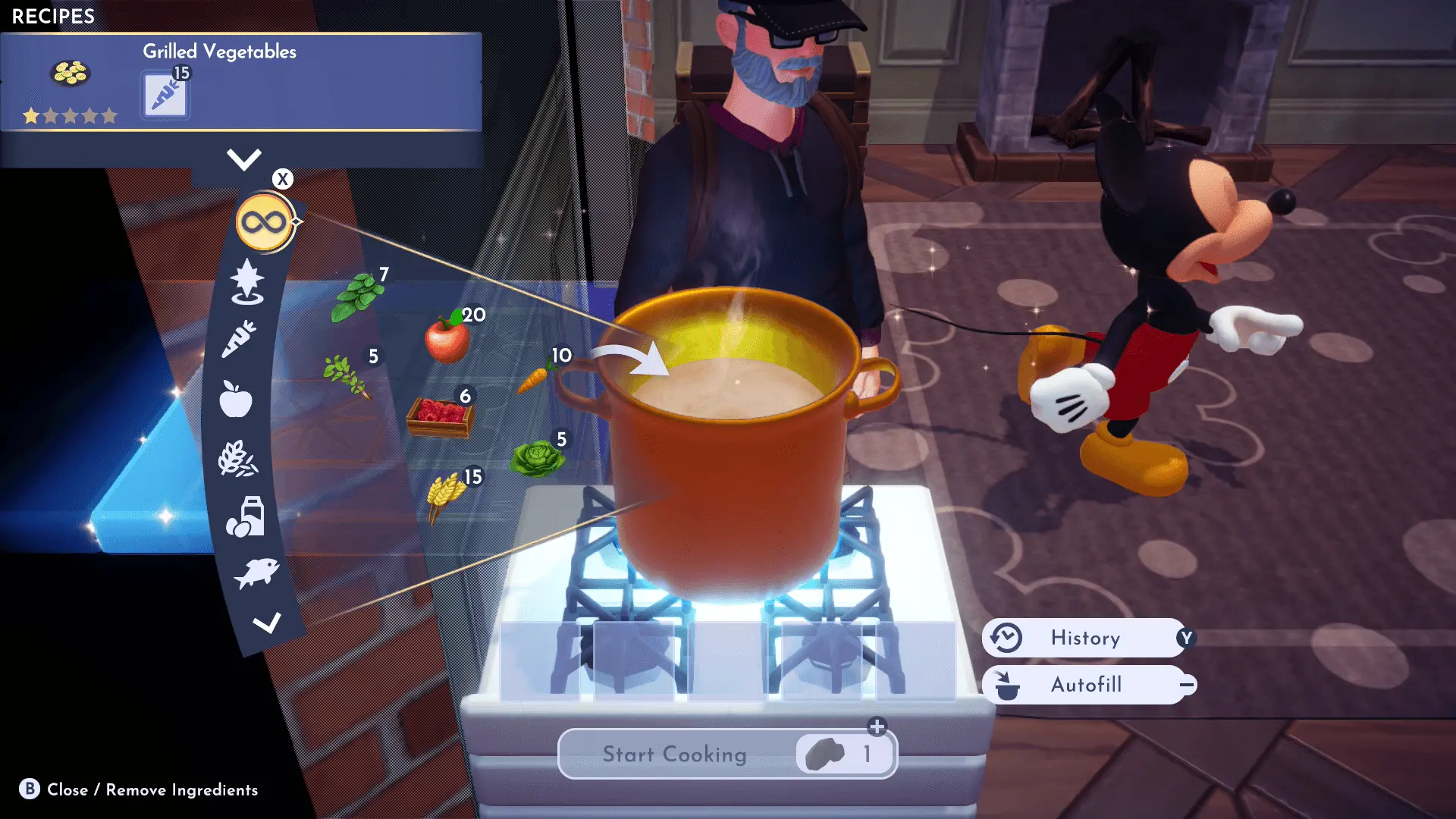Add the crate of raspberries ingredient
The width and height of the screenshot is (1456, 819).
coord(441,416)
